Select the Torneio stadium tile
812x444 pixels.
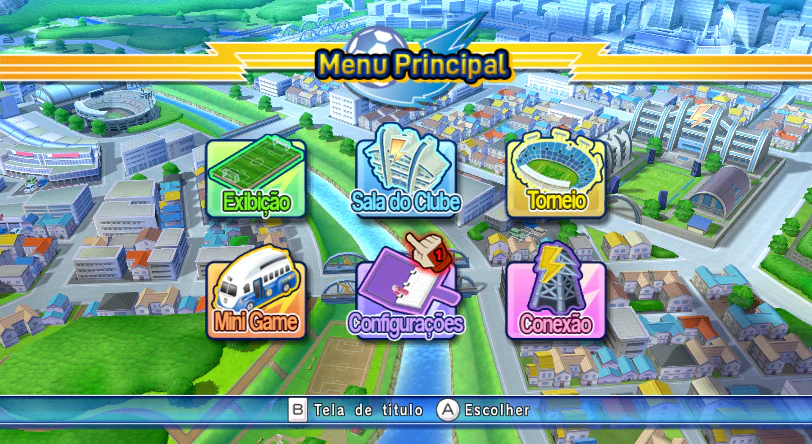point(556,177)
